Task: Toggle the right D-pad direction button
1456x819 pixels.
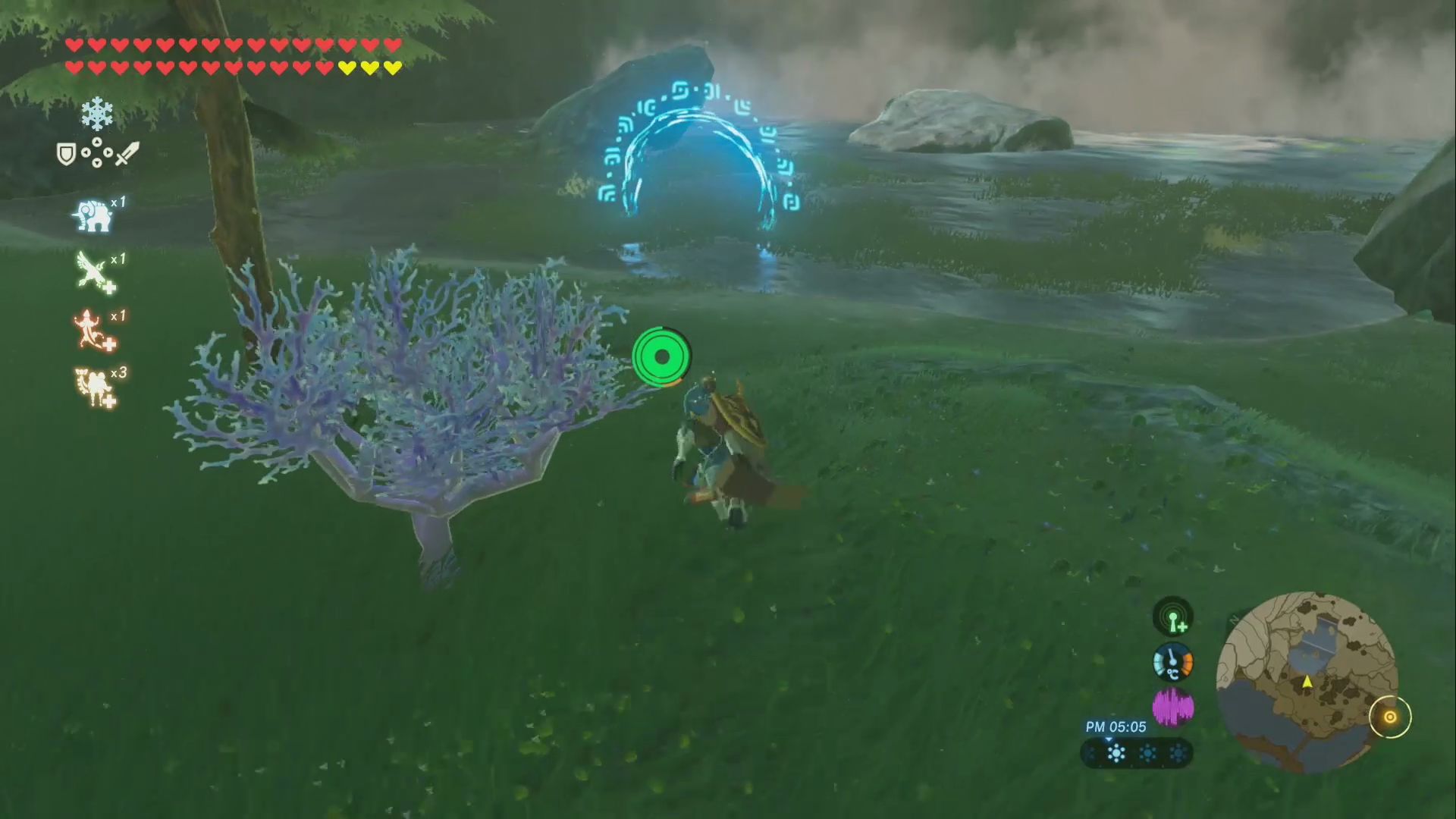Action: 109,153
